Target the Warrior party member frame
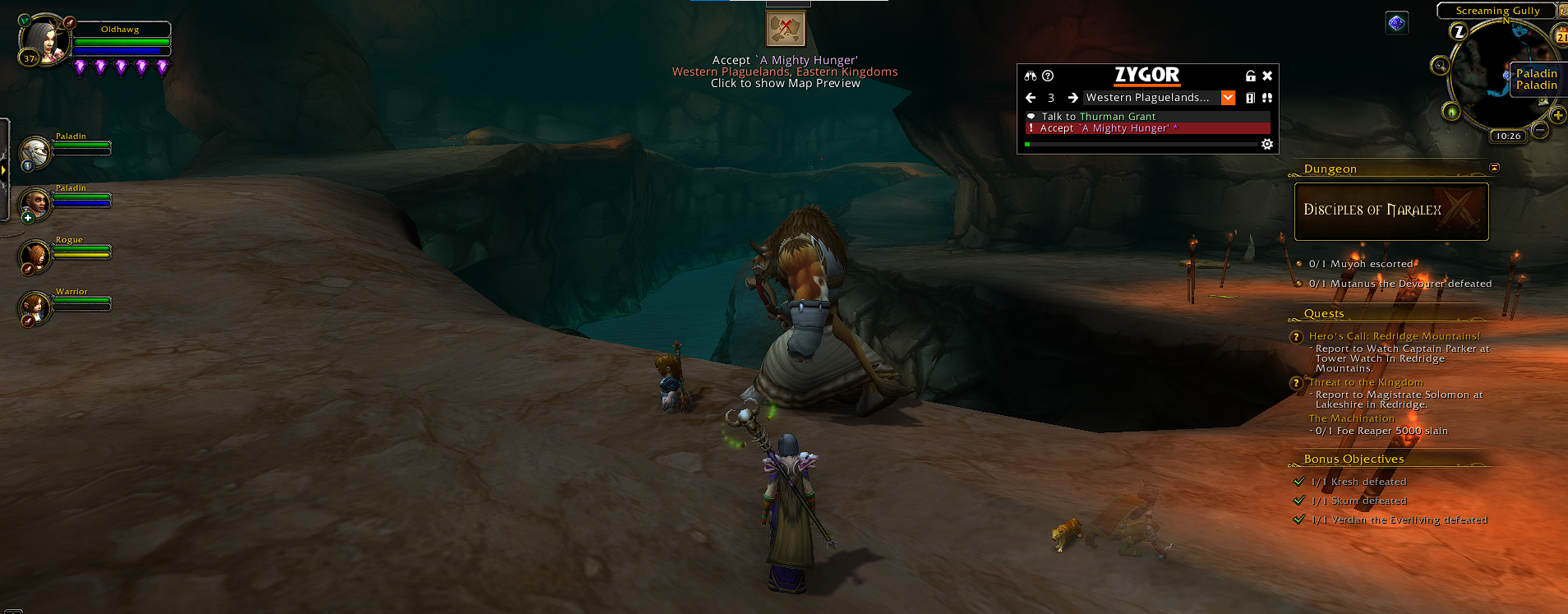Screen dimensions: 1568x614 pos(35,307)
